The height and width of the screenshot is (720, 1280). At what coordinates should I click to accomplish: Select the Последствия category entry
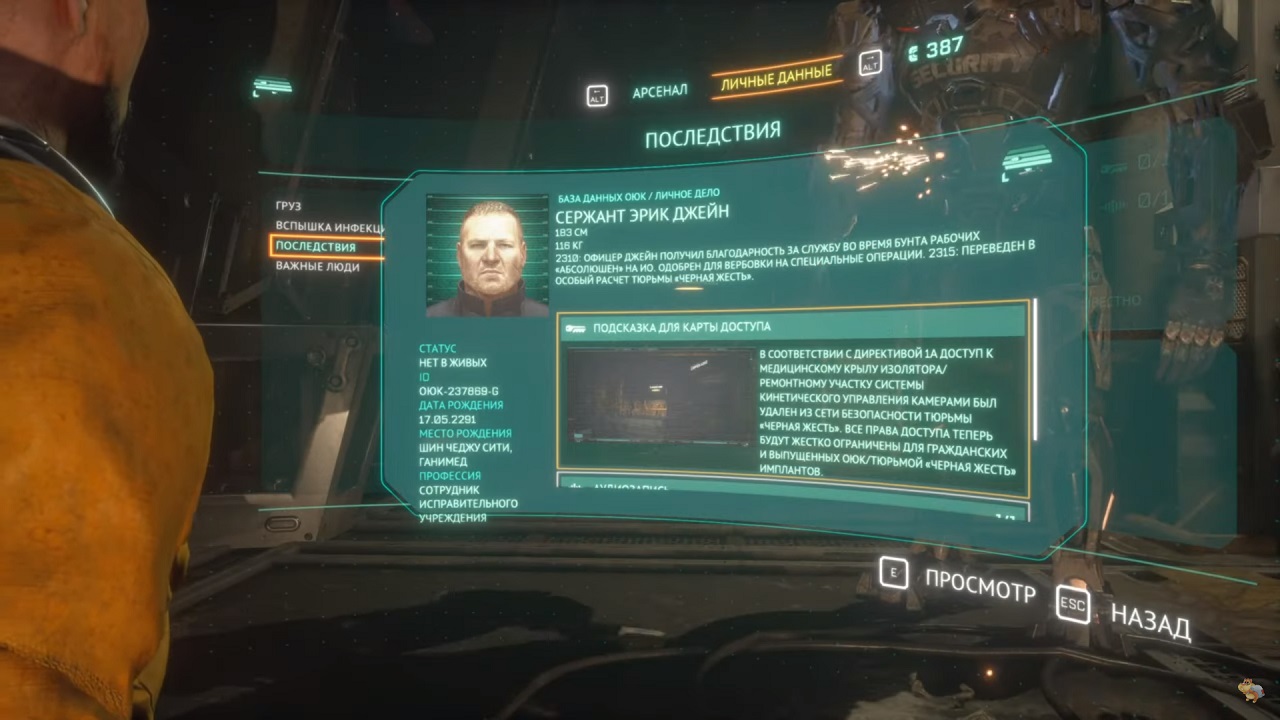[316, 247]
